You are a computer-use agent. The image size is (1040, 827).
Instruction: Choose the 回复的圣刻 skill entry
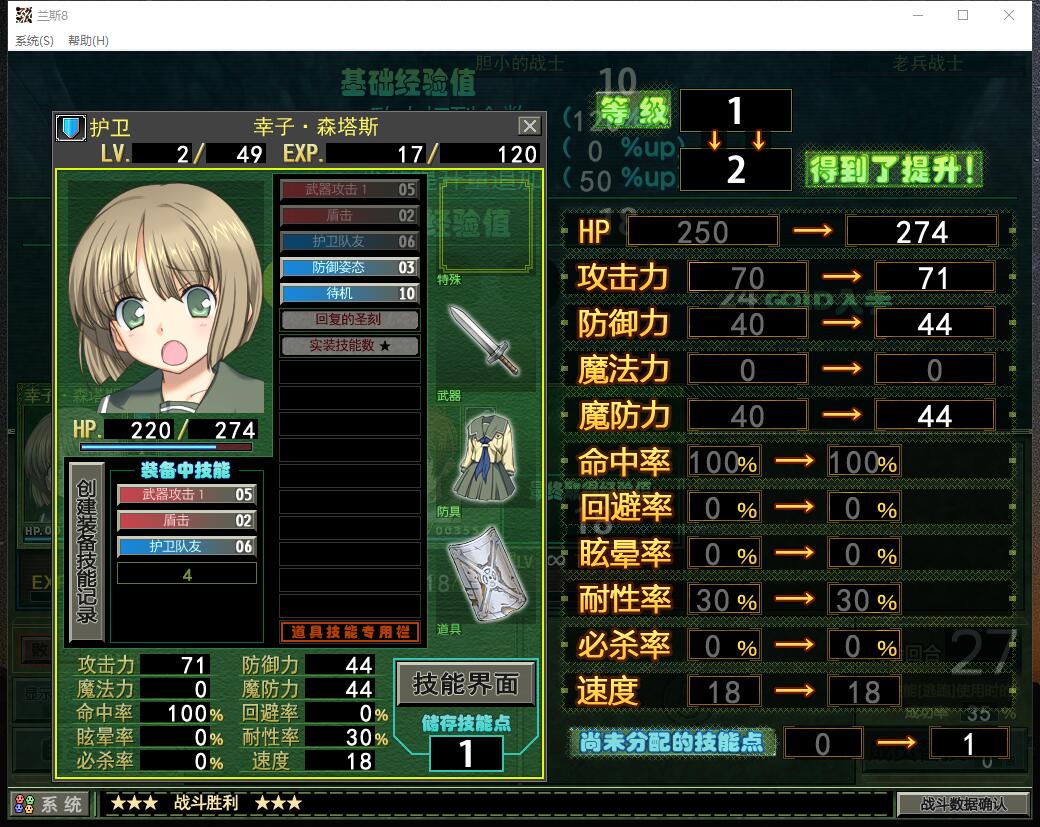pos(349,320)
